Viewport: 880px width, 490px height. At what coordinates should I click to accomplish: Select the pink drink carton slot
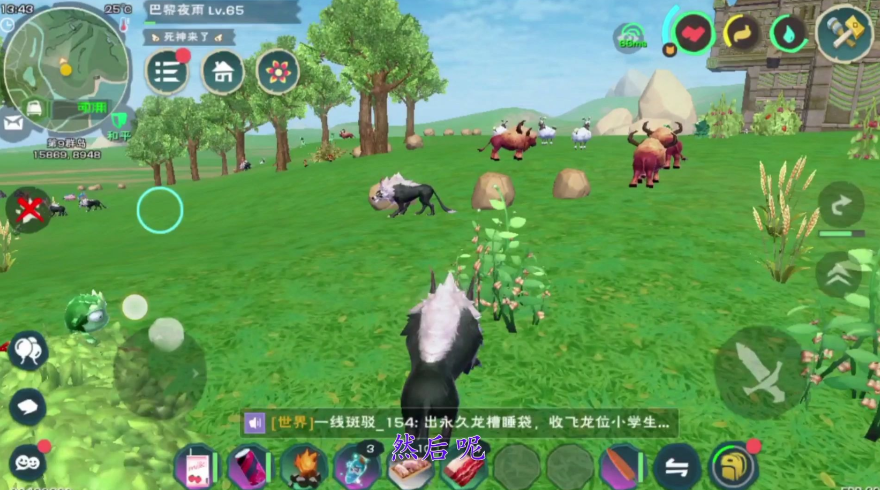(x=195, y=467)
